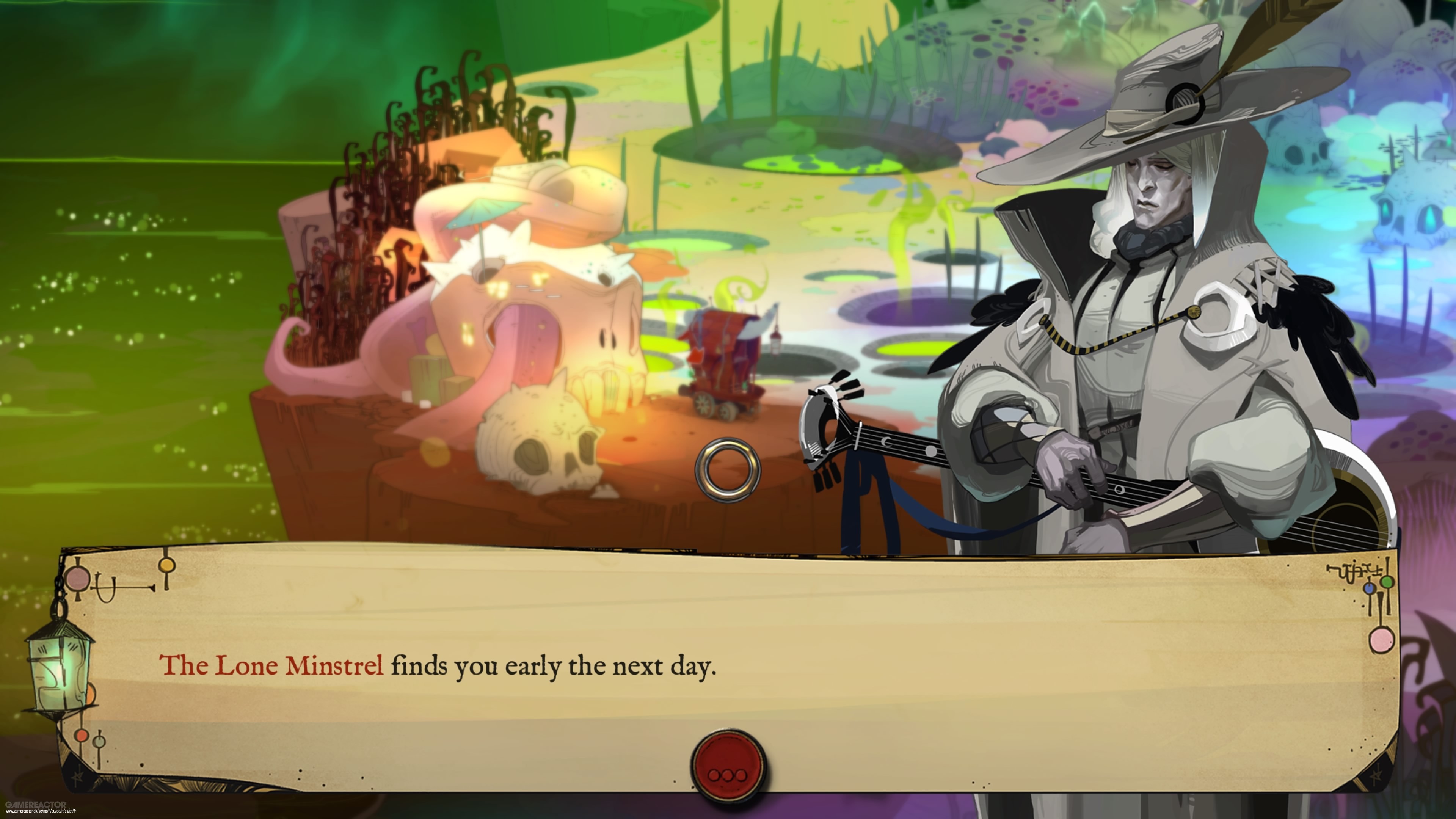
Task: Click the blue orb glyph on the right edge
Action: 1370,589
